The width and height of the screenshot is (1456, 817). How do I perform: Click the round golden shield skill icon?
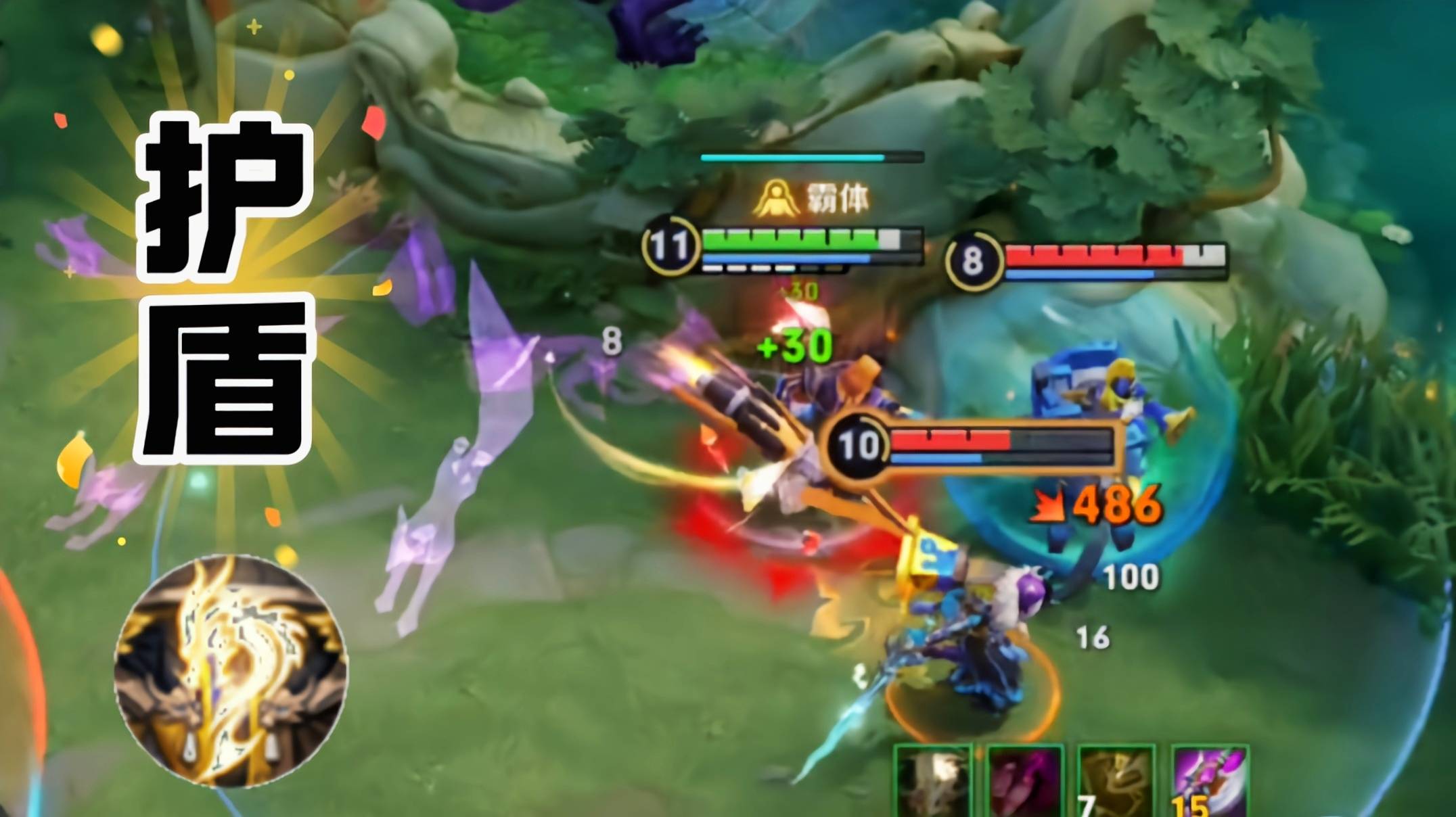coord(231,670)
